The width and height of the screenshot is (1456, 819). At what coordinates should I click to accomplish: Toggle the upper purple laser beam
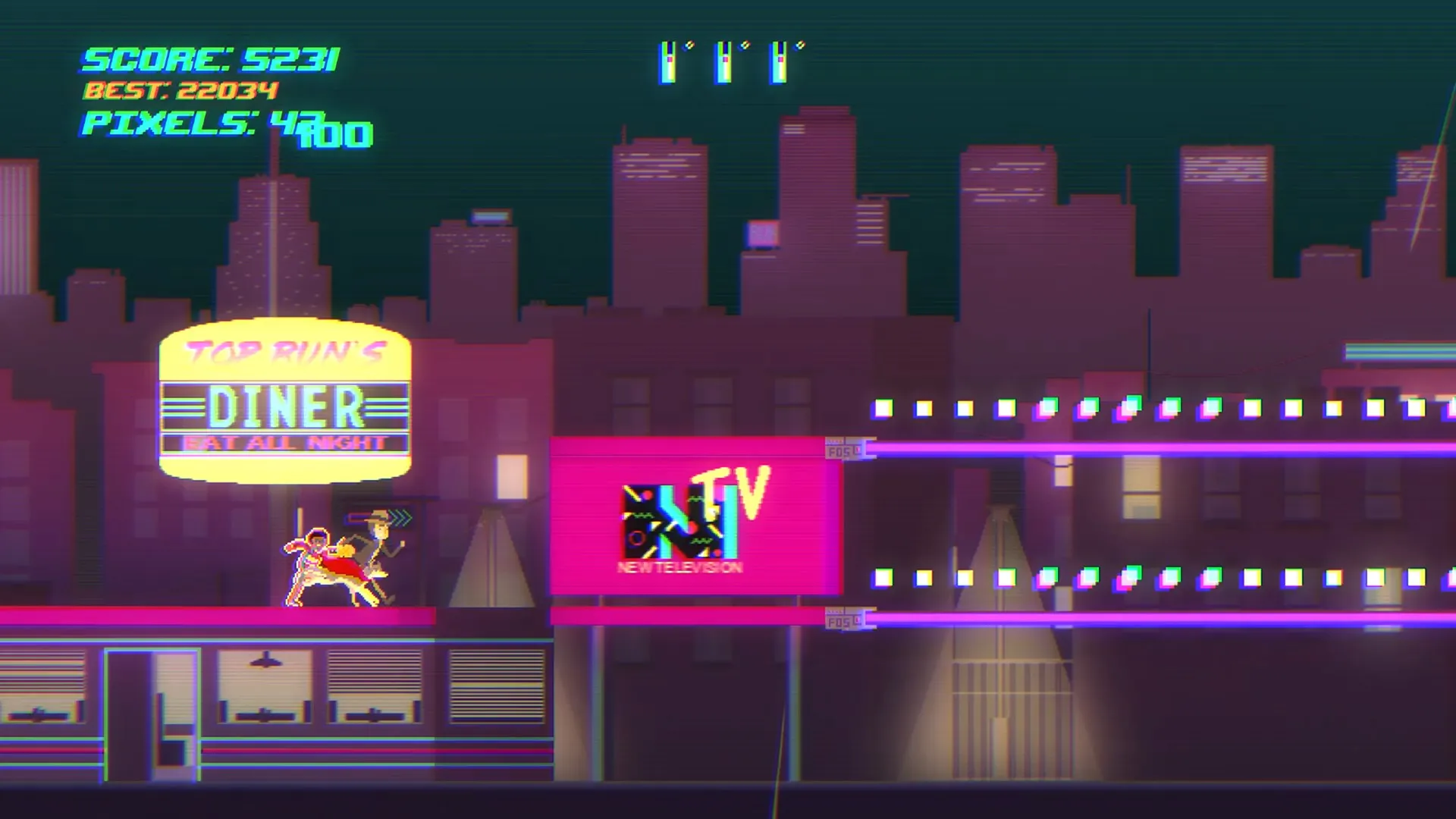coord(1137,447)
